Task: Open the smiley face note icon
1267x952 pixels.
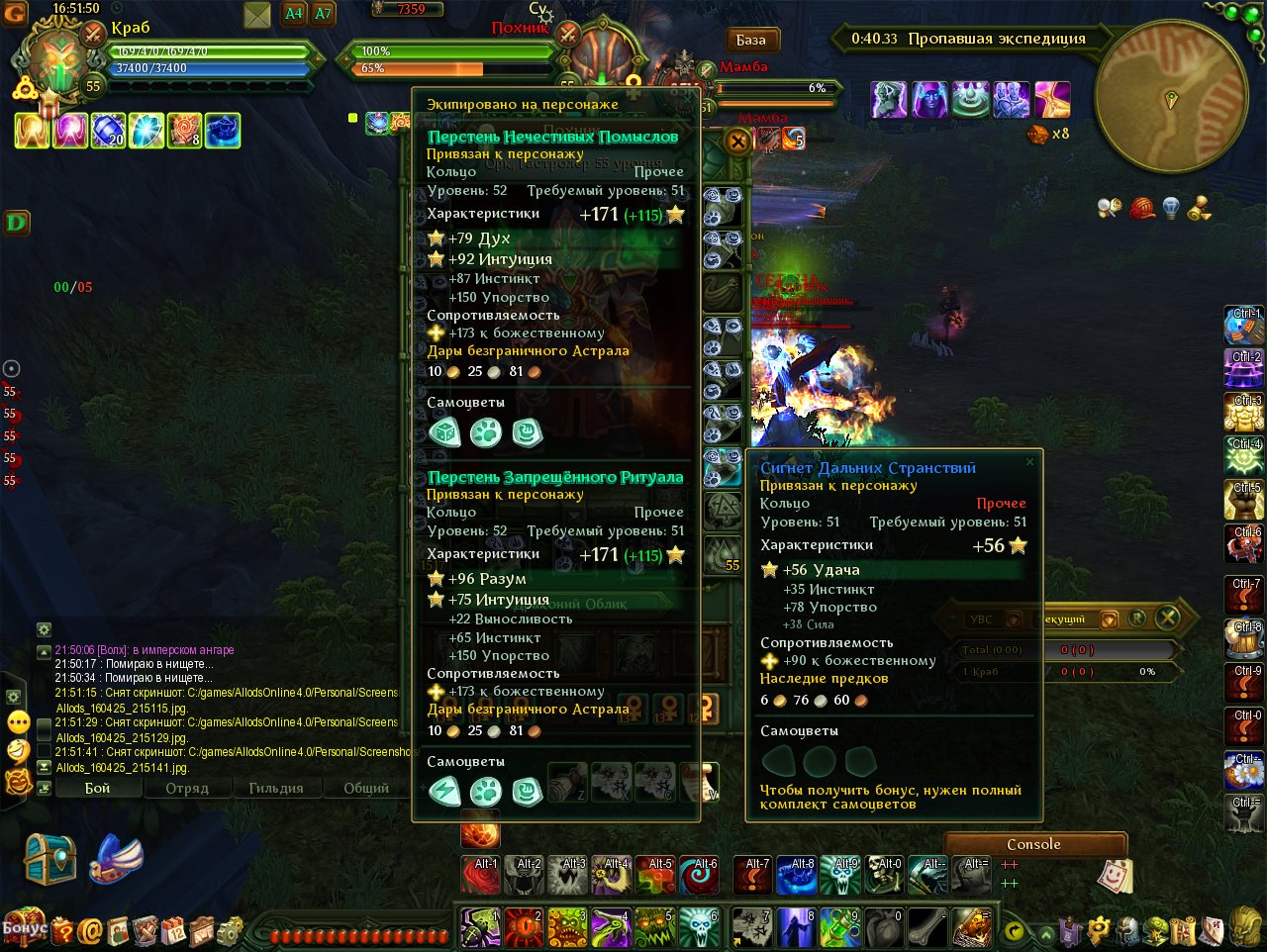Action: tap(1115, 876)
